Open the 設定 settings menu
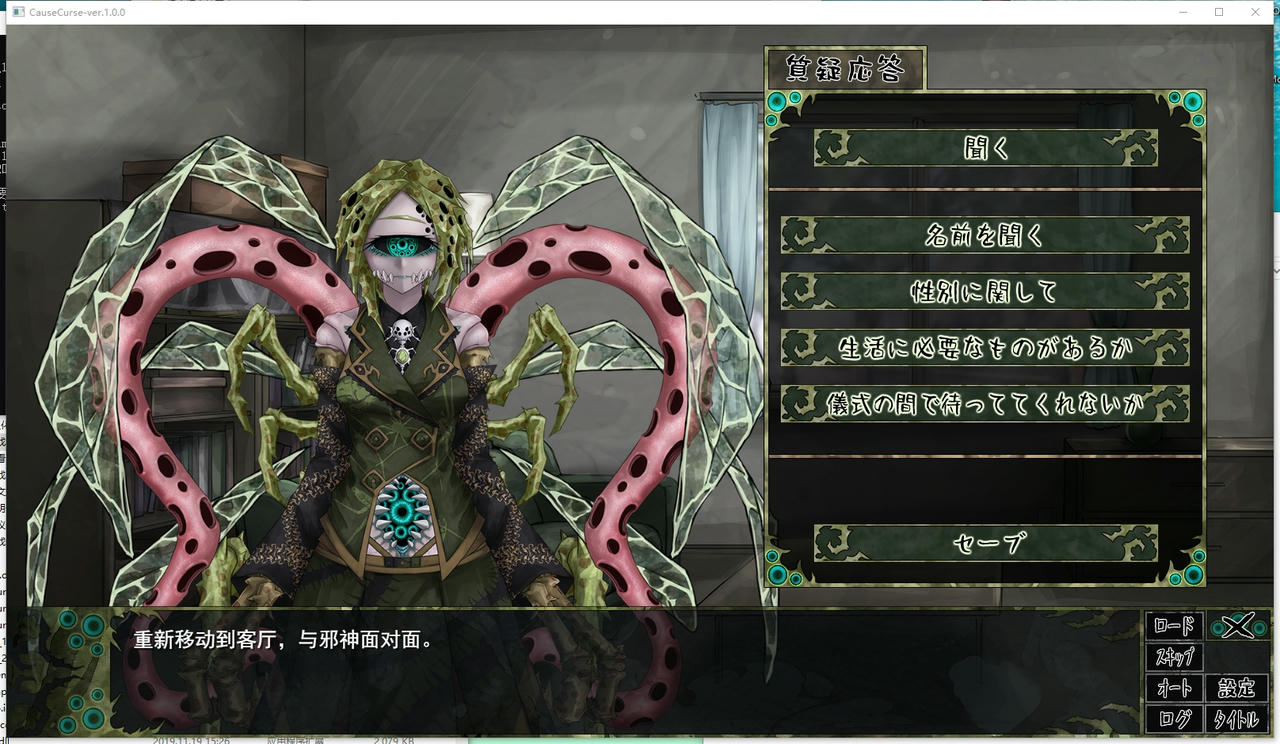This screenshot has width=1280, height=744. click(x=1237, y=689)
